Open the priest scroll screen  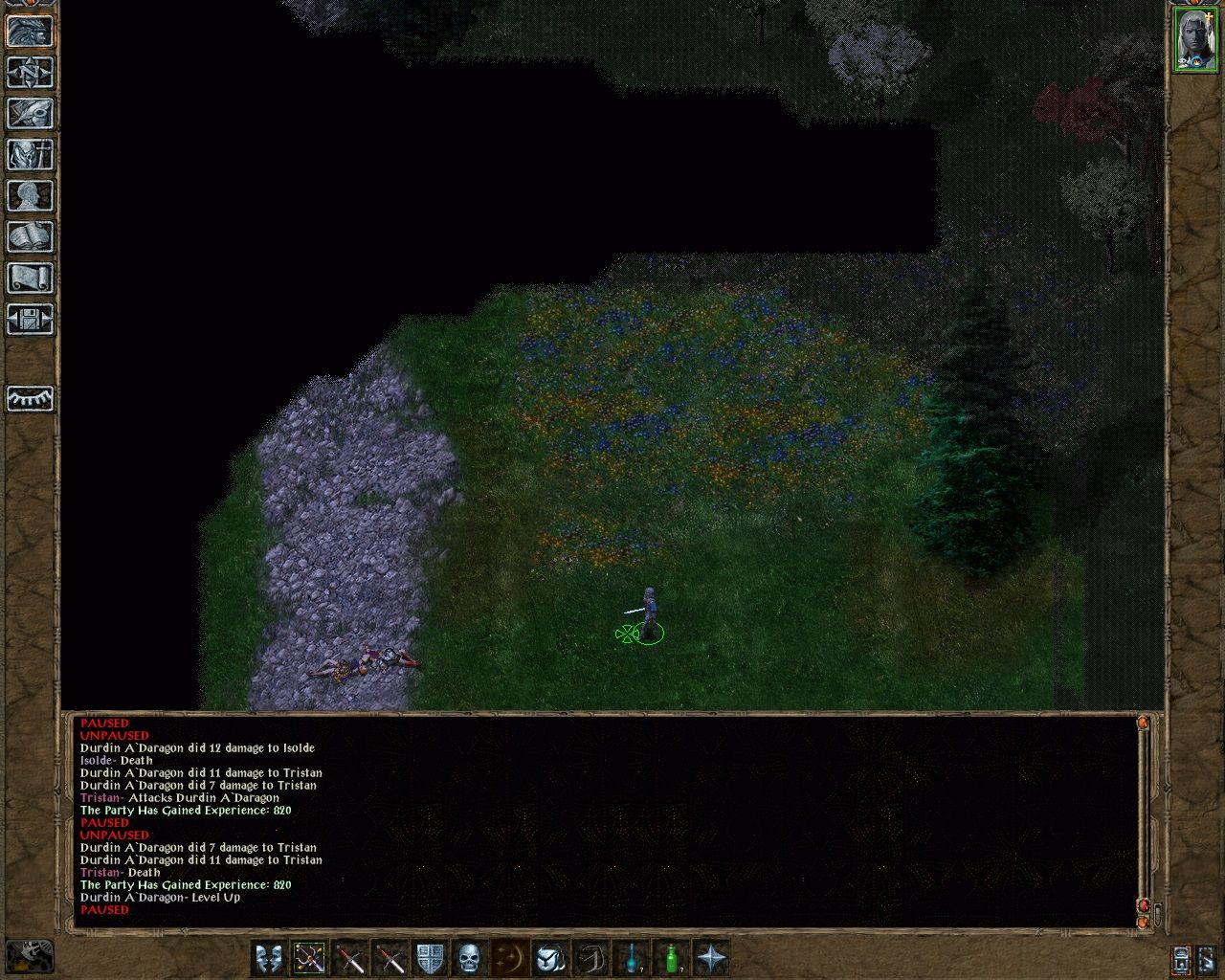[30, 278]
